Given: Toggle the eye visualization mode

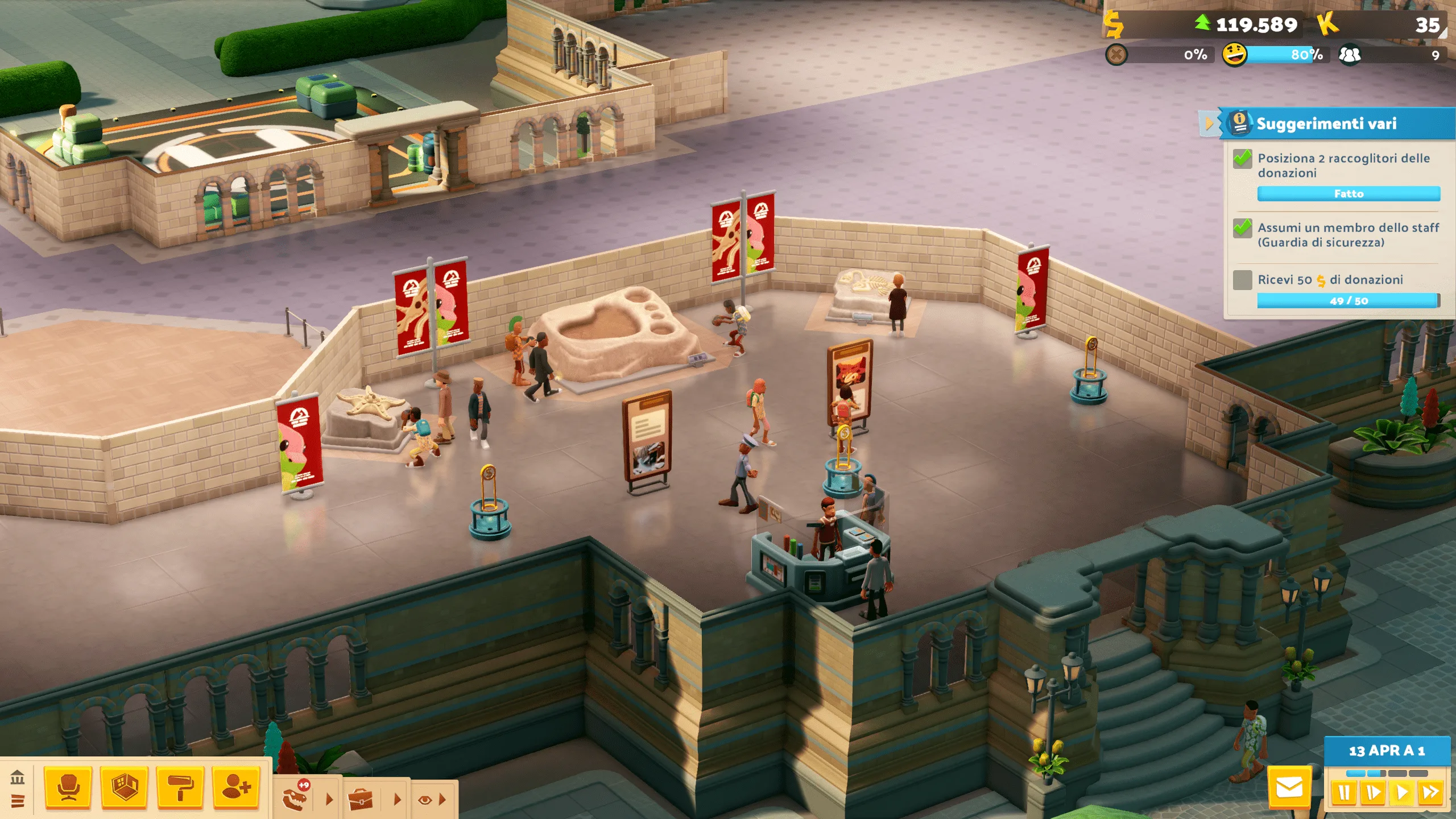Looking at the screenshot, I should [424, 800].
